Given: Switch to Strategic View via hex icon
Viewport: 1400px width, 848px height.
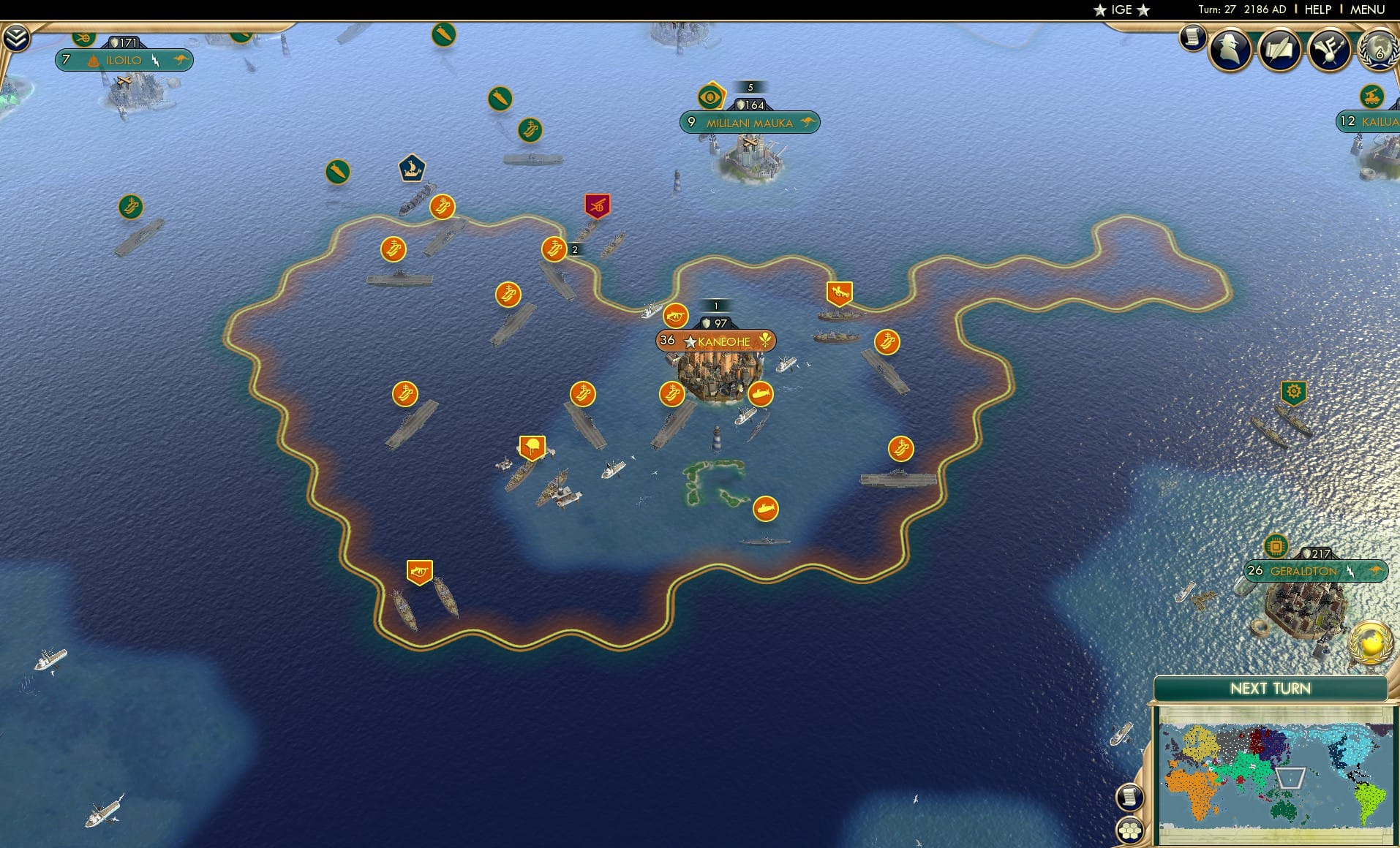Looking at the screenshot, I should (x=1130, y=831).
